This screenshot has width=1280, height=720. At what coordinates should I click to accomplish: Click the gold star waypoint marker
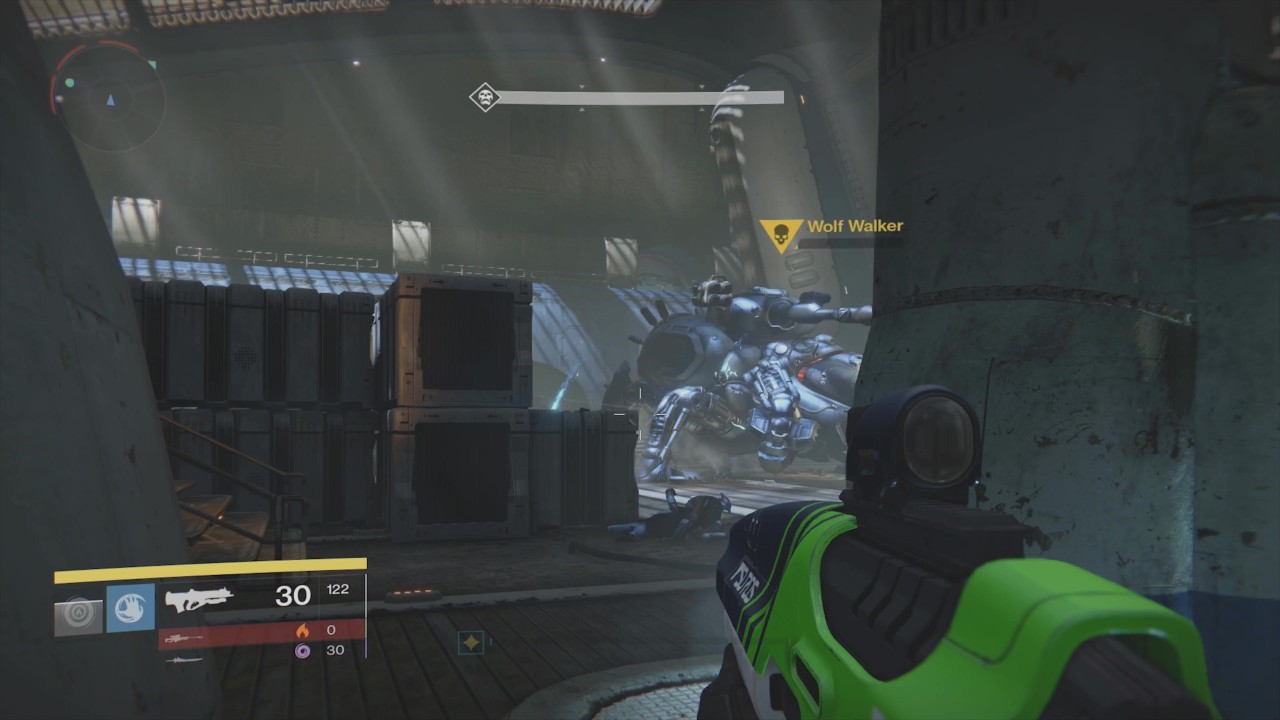point(471,642)
